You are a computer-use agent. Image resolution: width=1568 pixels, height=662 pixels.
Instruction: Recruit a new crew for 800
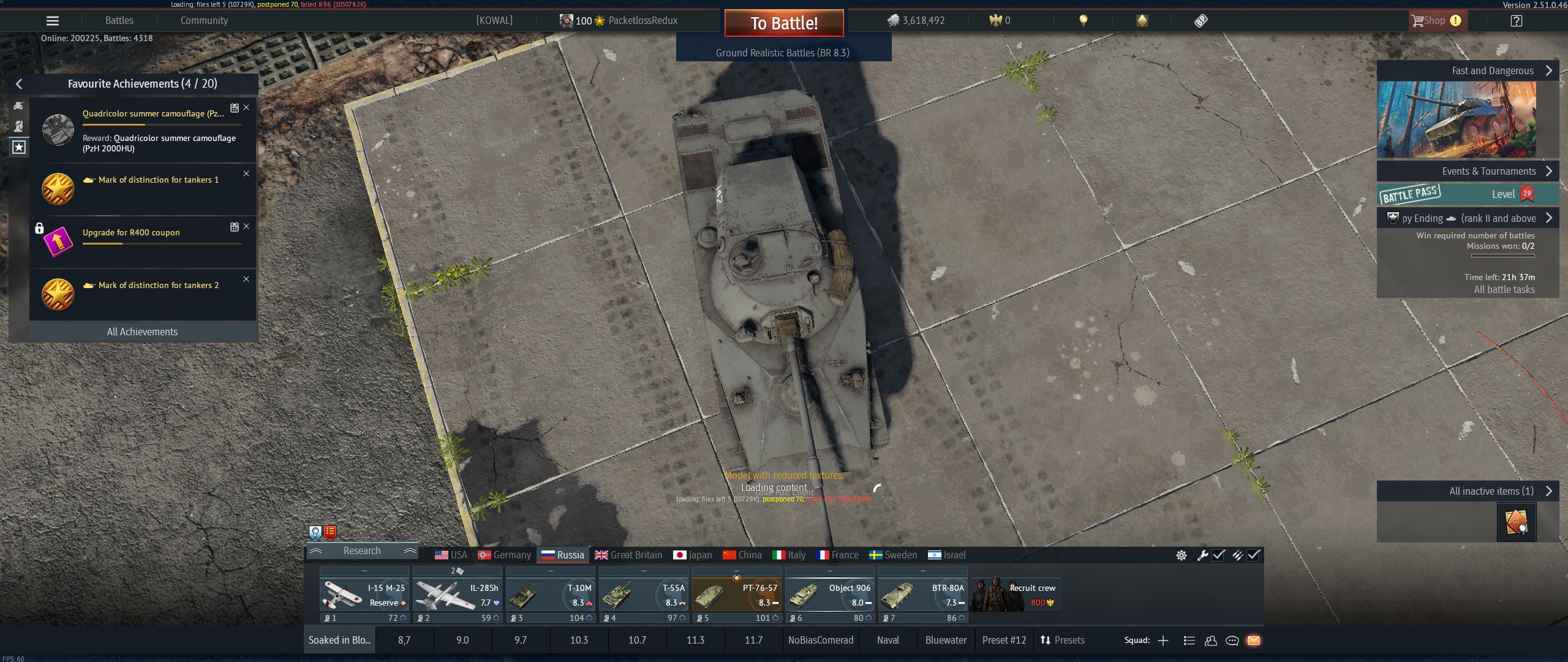1016,595
